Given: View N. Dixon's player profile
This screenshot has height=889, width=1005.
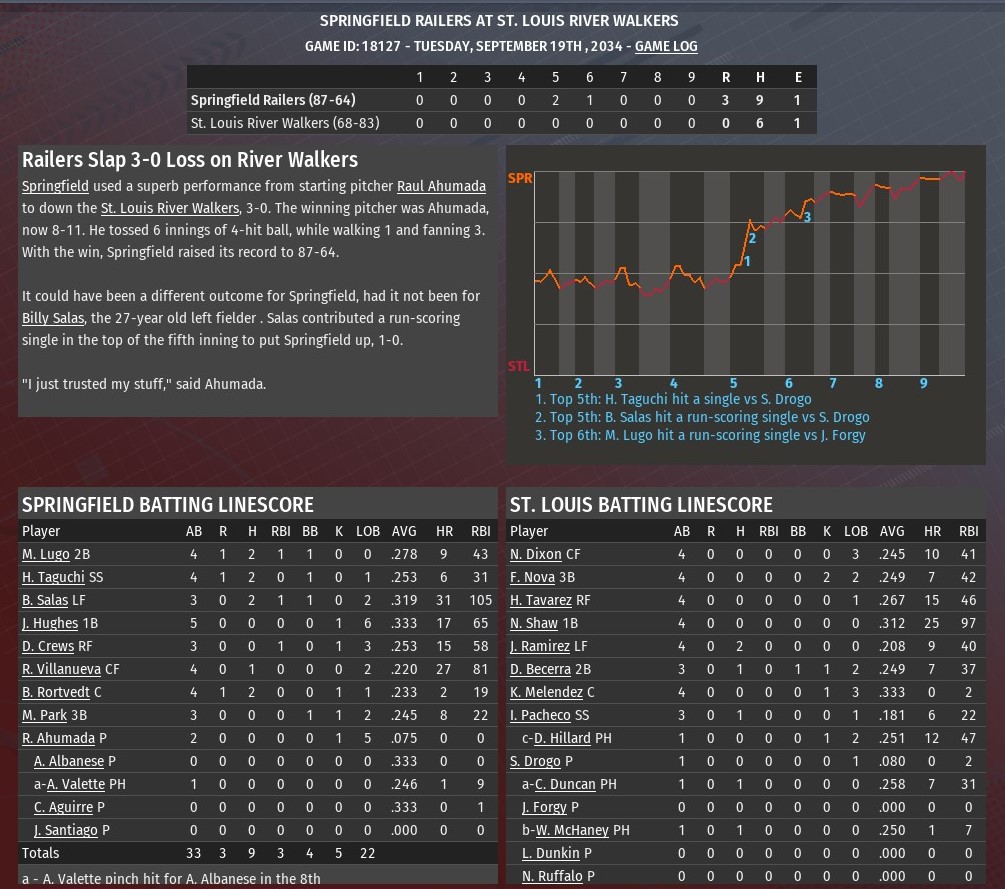Looking at the screenshot, I should pyautogui.click(x=536, y=554).
